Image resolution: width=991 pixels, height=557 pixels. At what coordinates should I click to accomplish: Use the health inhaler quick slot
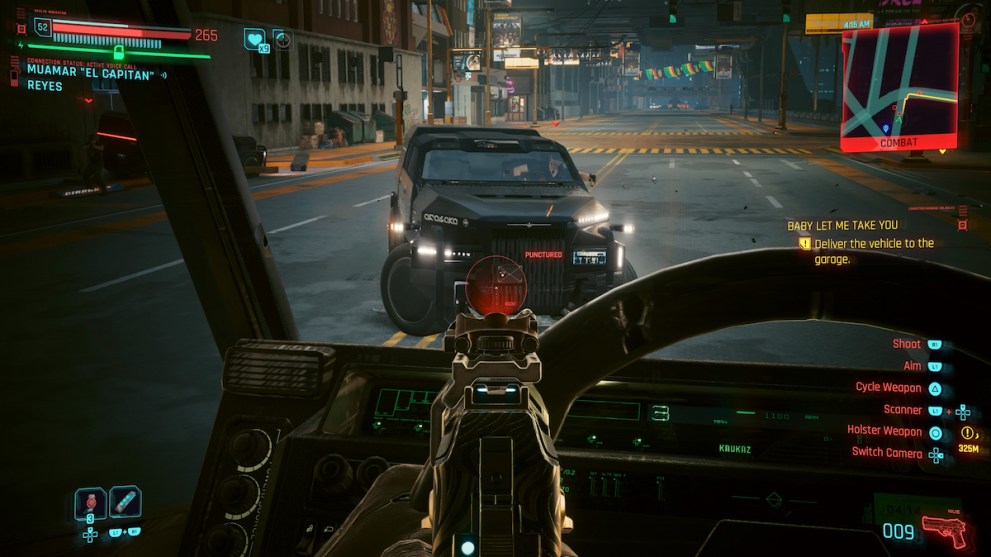(125, 502)
